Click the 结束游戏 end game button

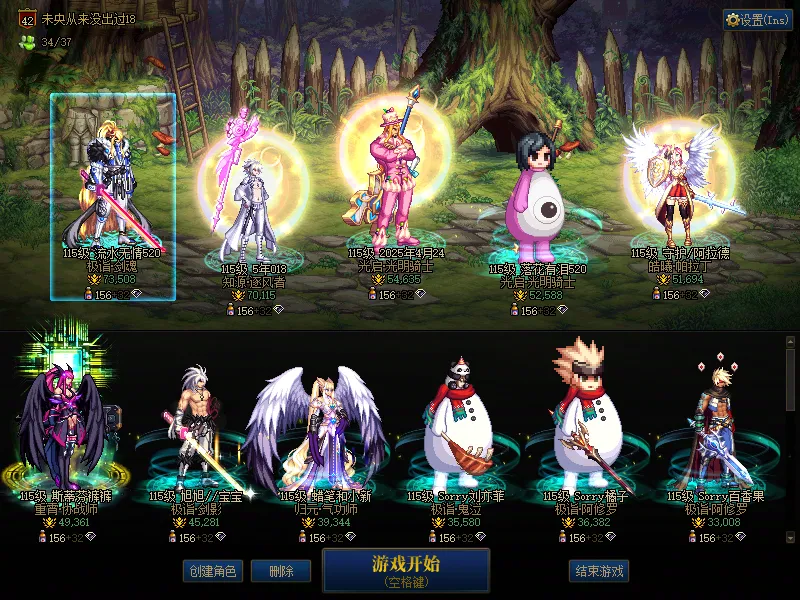[599, 571]
